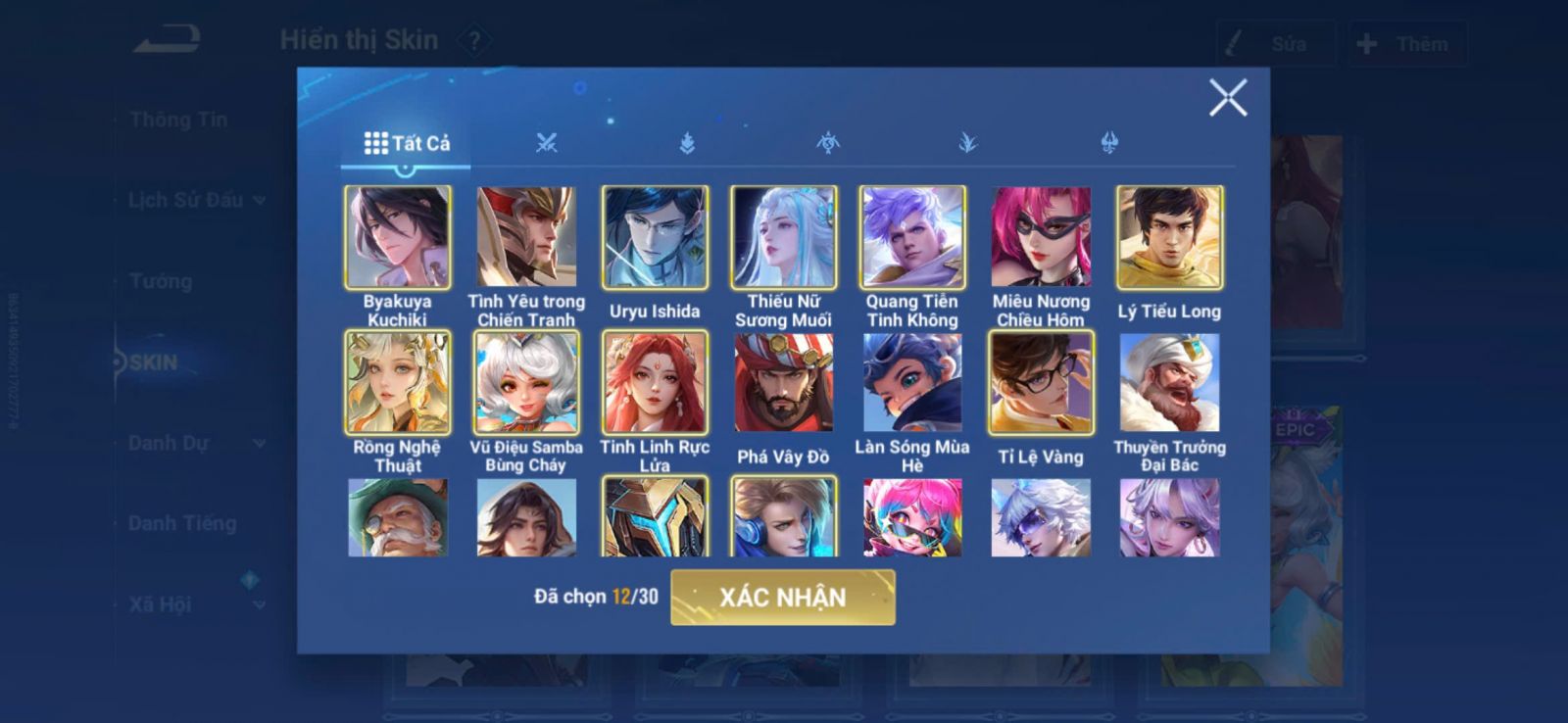
Task: Pick the Phá Vây Đỏ skin
Action: (x=783, y=382)
